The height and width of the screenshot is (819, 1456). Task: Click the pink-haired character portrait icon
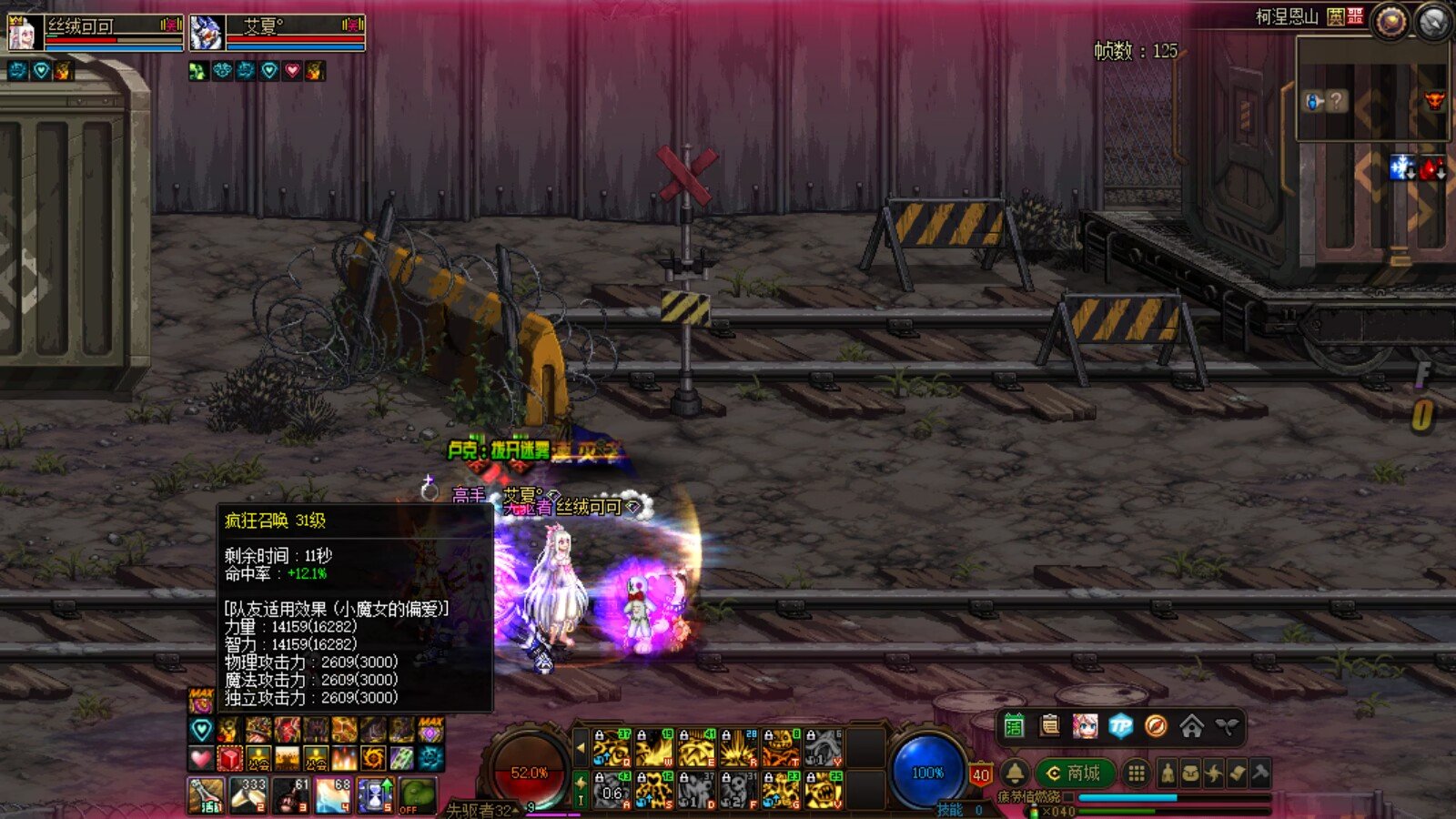(x=1085, y=726)
